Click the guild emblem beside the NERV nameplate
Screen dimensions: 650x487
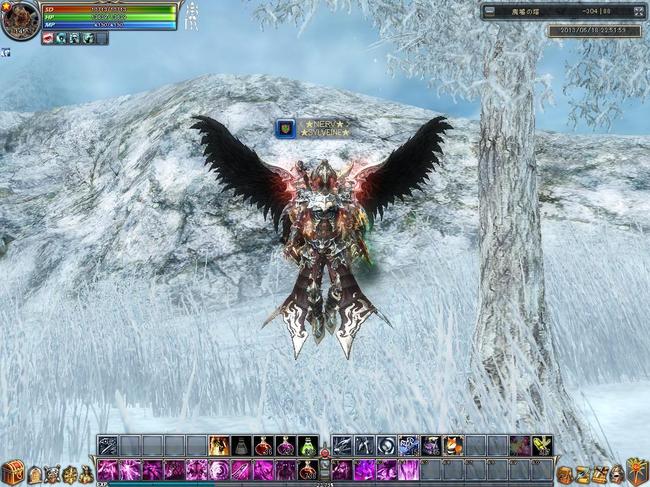point(285,128)
